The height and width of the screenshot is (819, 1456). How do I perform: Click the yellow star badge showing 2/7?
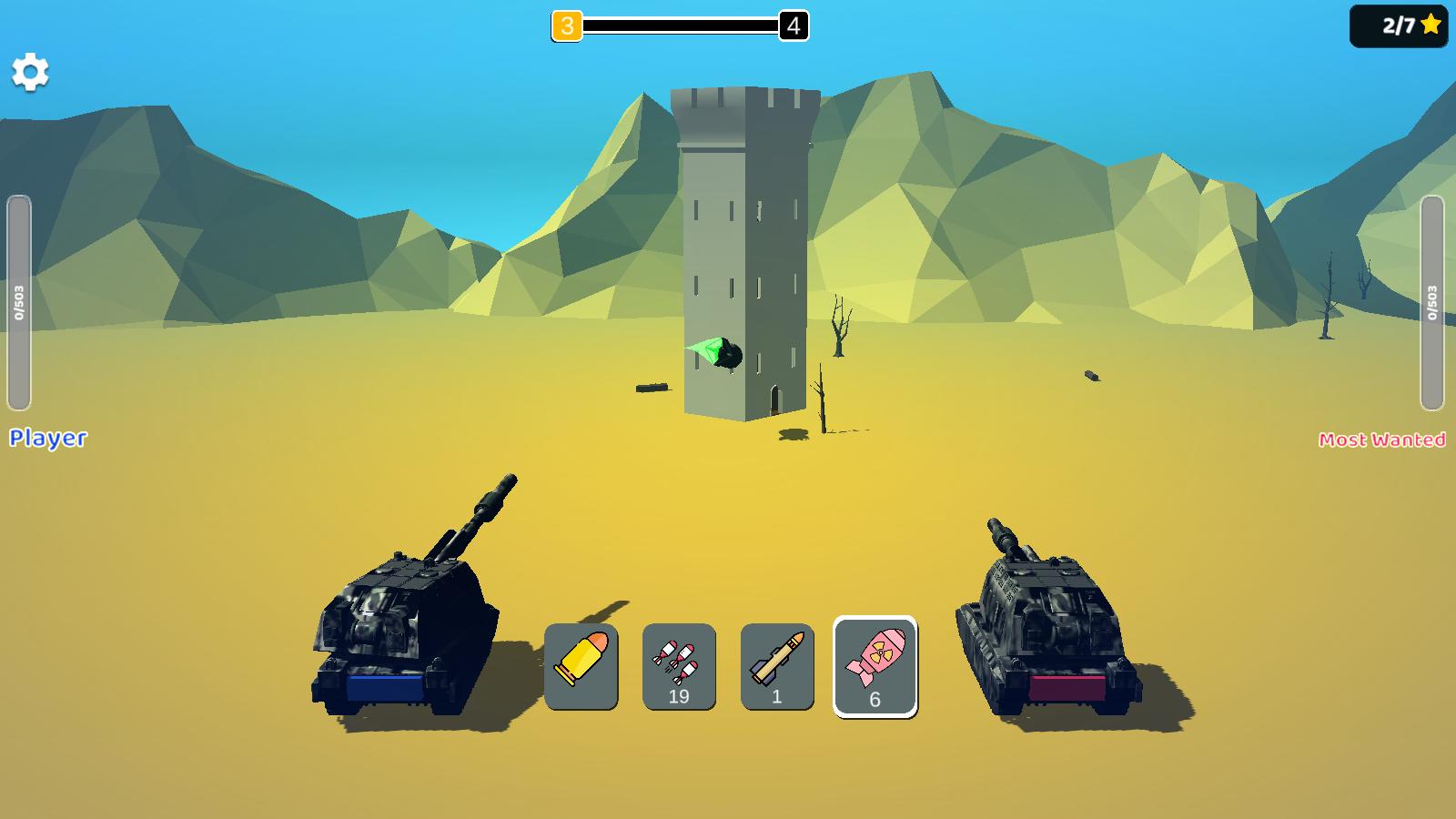click(1399, 26)
